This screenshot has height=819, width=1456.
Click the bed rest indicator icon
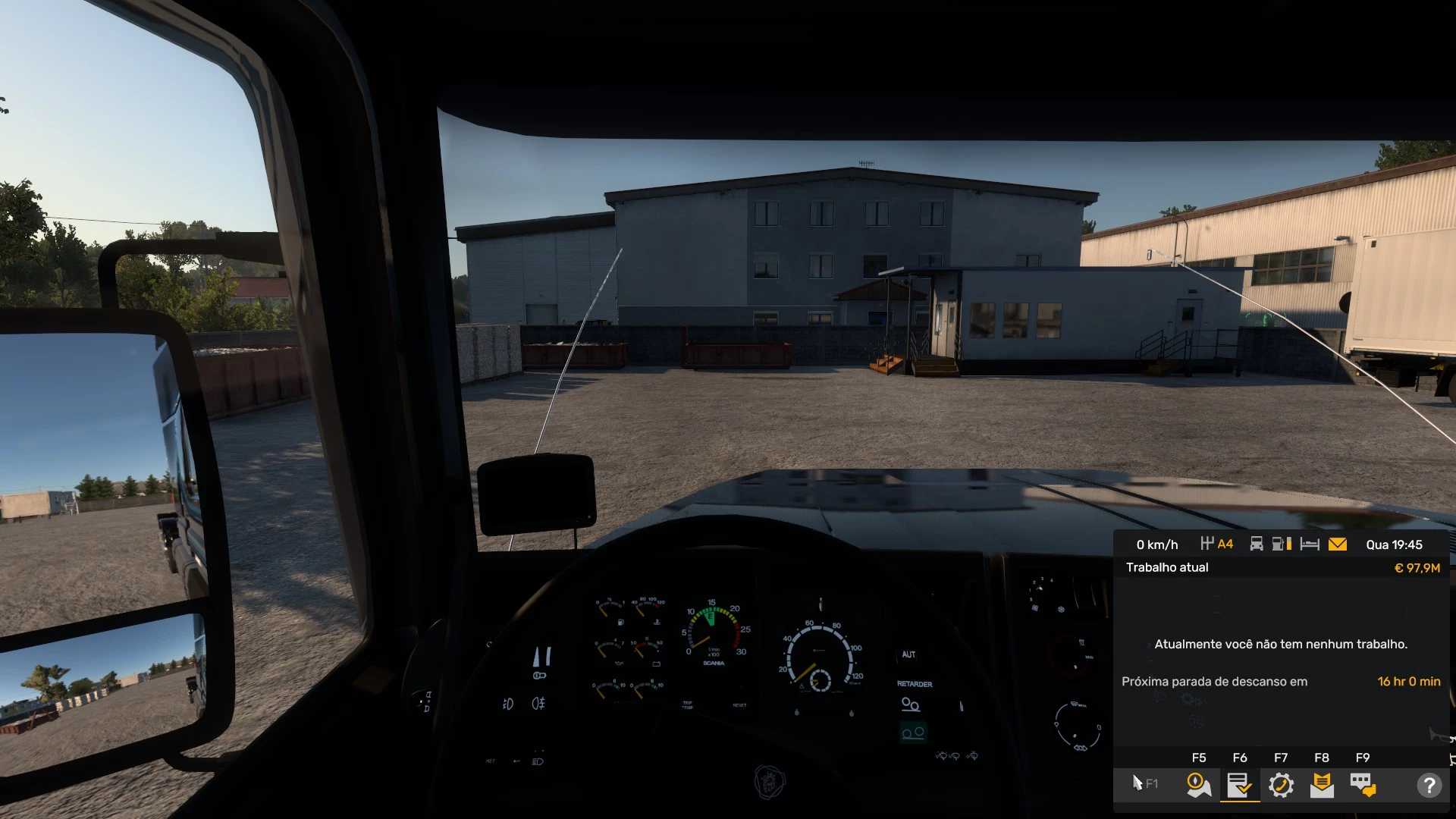(1310, 544)
